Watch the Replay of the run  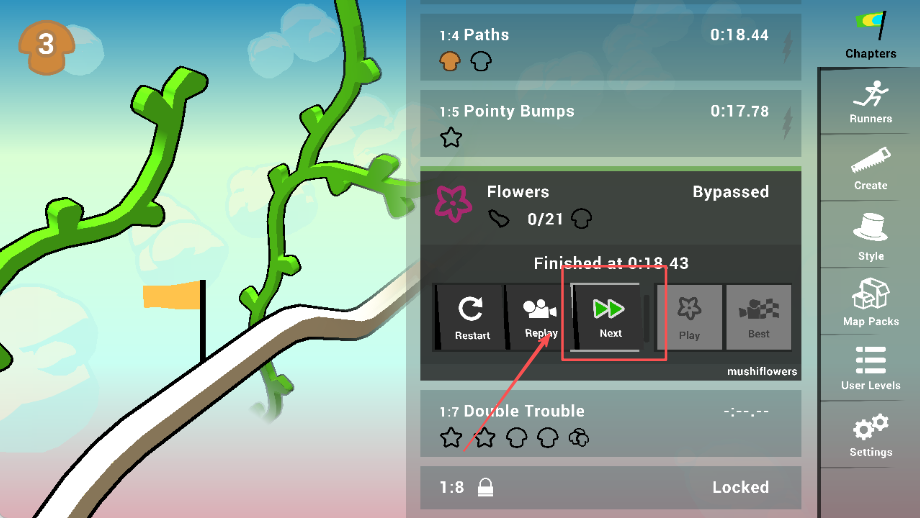540,317
